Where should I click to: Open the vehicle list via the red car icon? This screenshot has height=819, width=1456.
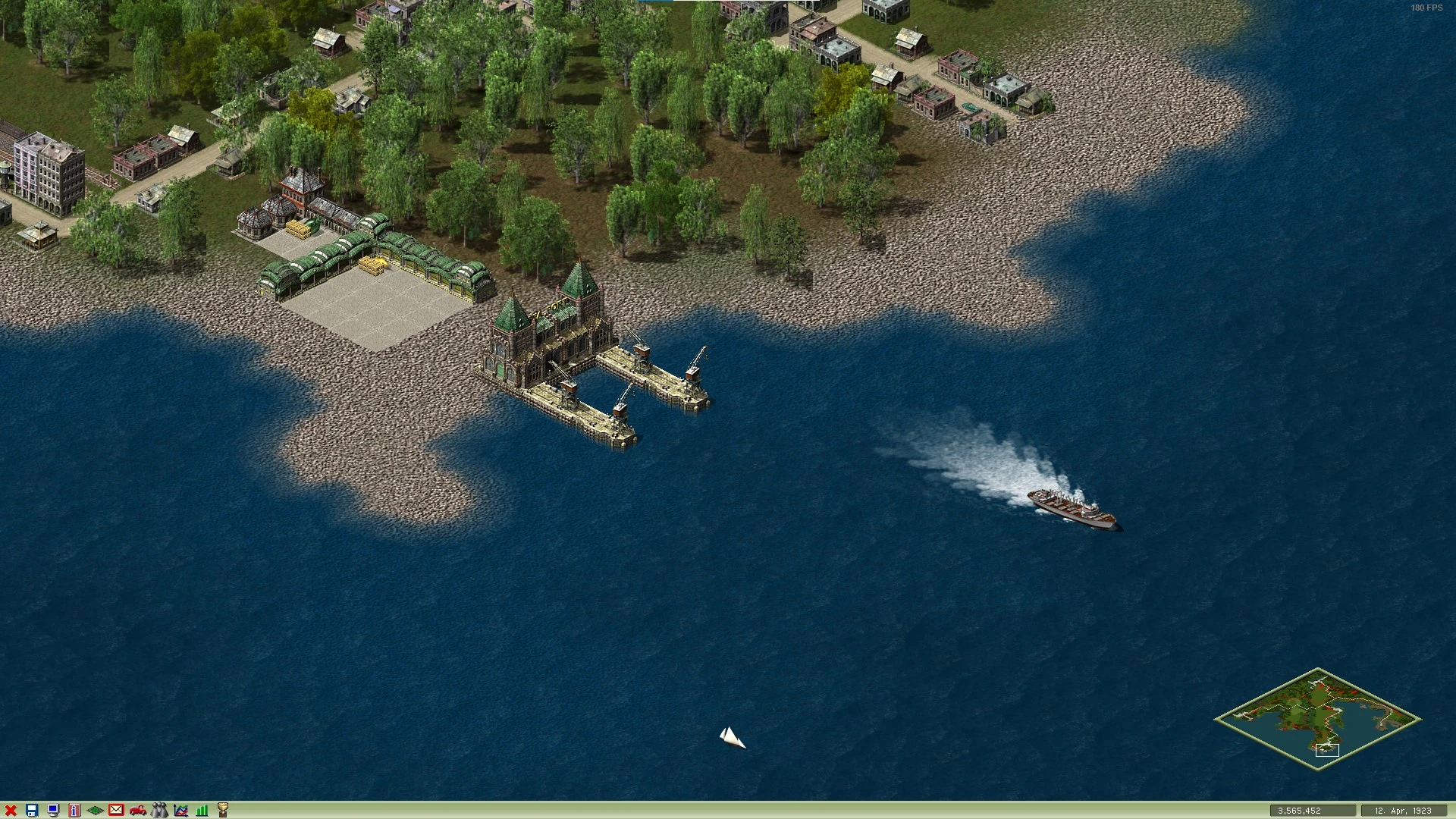click(x=137, y=810)
